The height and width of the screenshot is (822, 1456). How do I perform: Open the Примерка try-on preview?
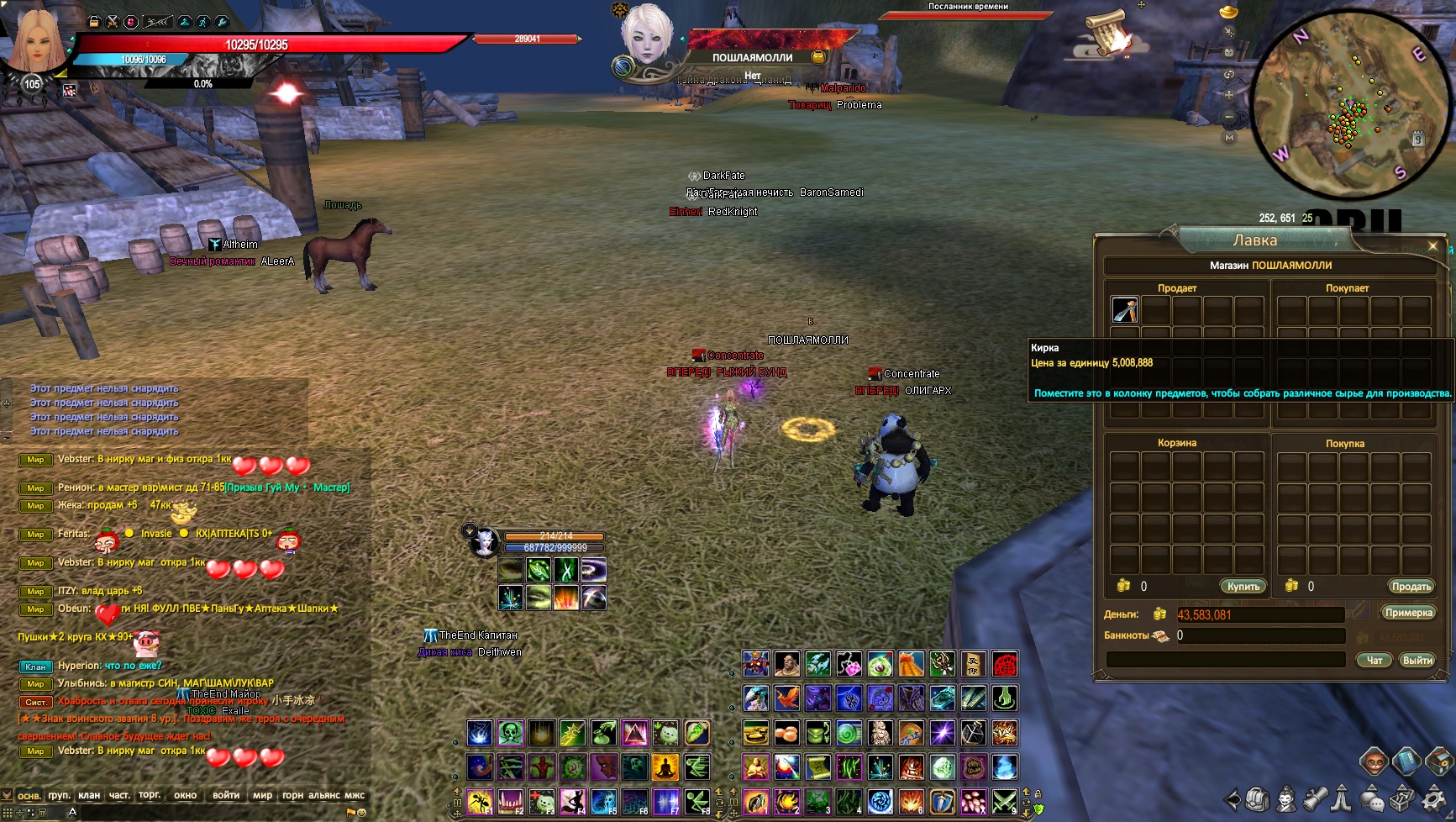[1408, 613]
